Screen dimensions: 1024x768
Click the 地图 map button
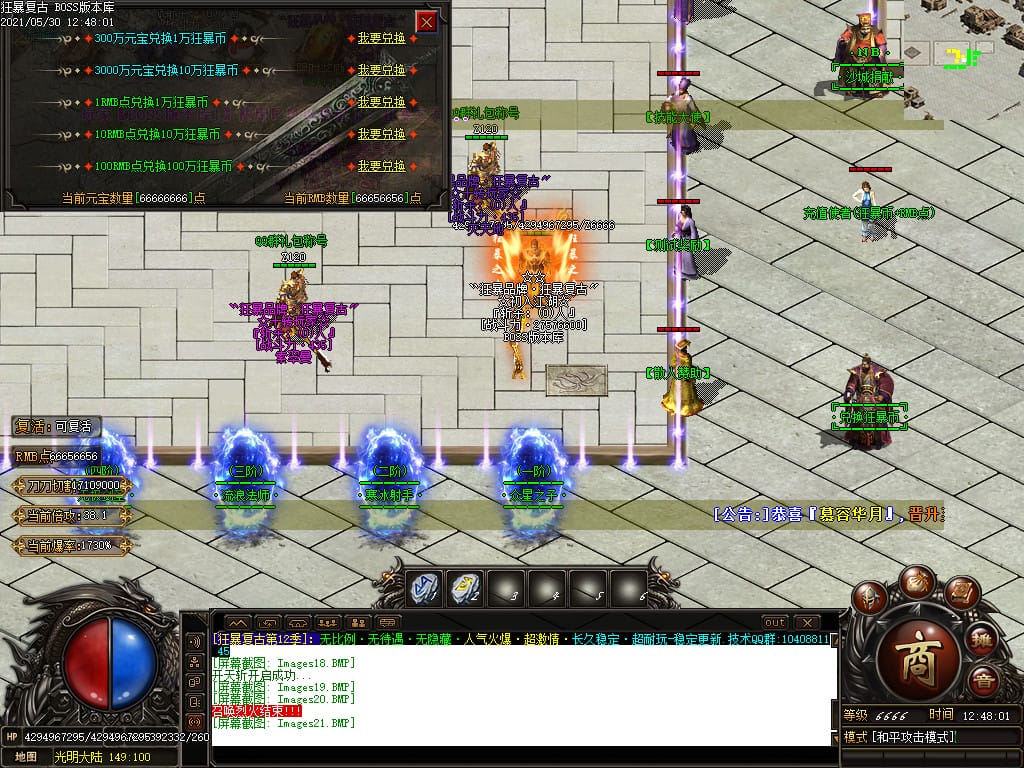pyautogui.click(x=26, y=757)
